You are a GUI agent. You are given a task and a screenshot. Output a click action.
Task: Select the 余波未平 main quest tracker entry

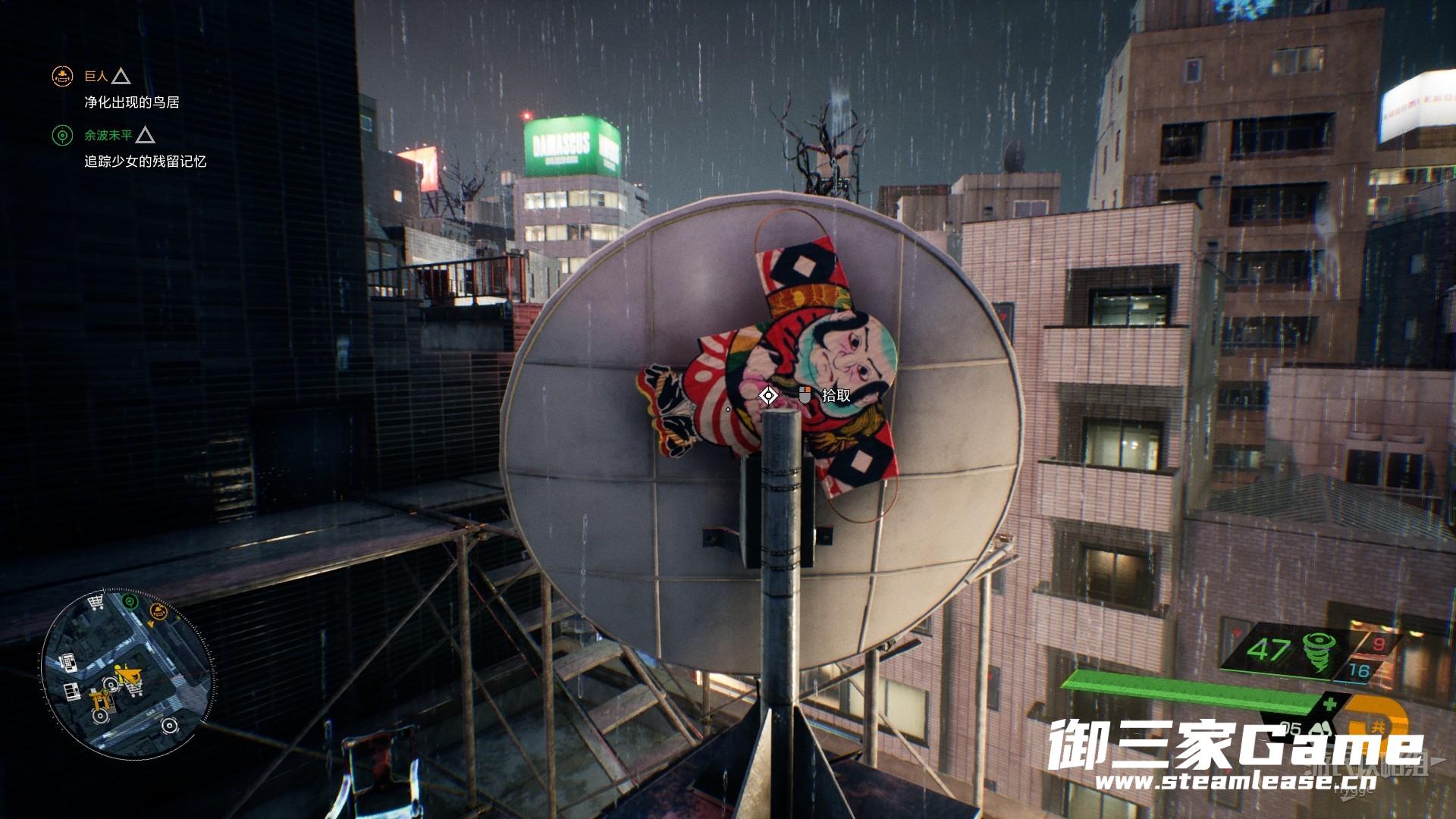point(108,135)
